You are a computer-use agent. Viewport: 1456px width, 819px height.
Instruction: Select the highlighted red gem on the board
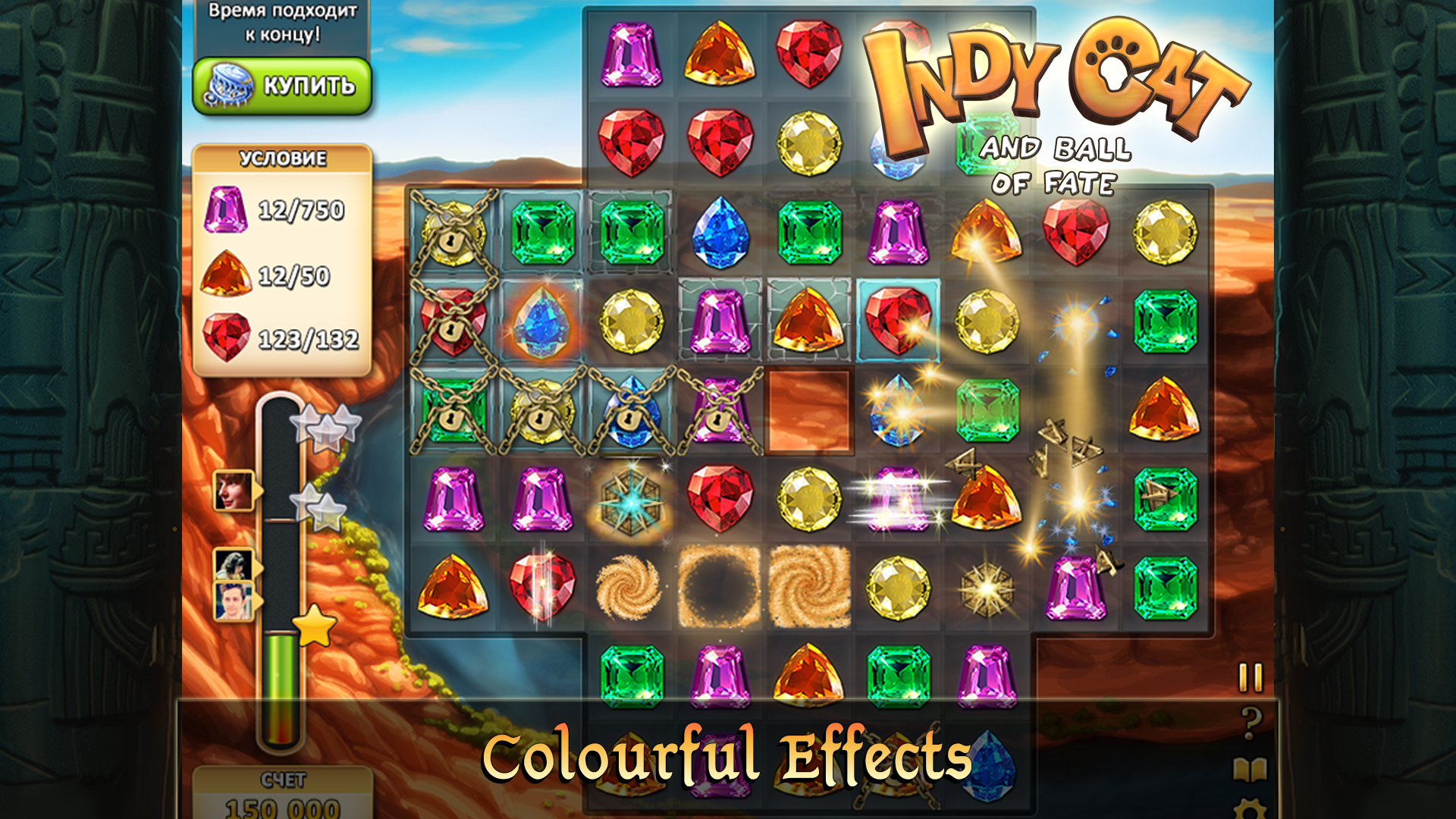tap(899, 322)
